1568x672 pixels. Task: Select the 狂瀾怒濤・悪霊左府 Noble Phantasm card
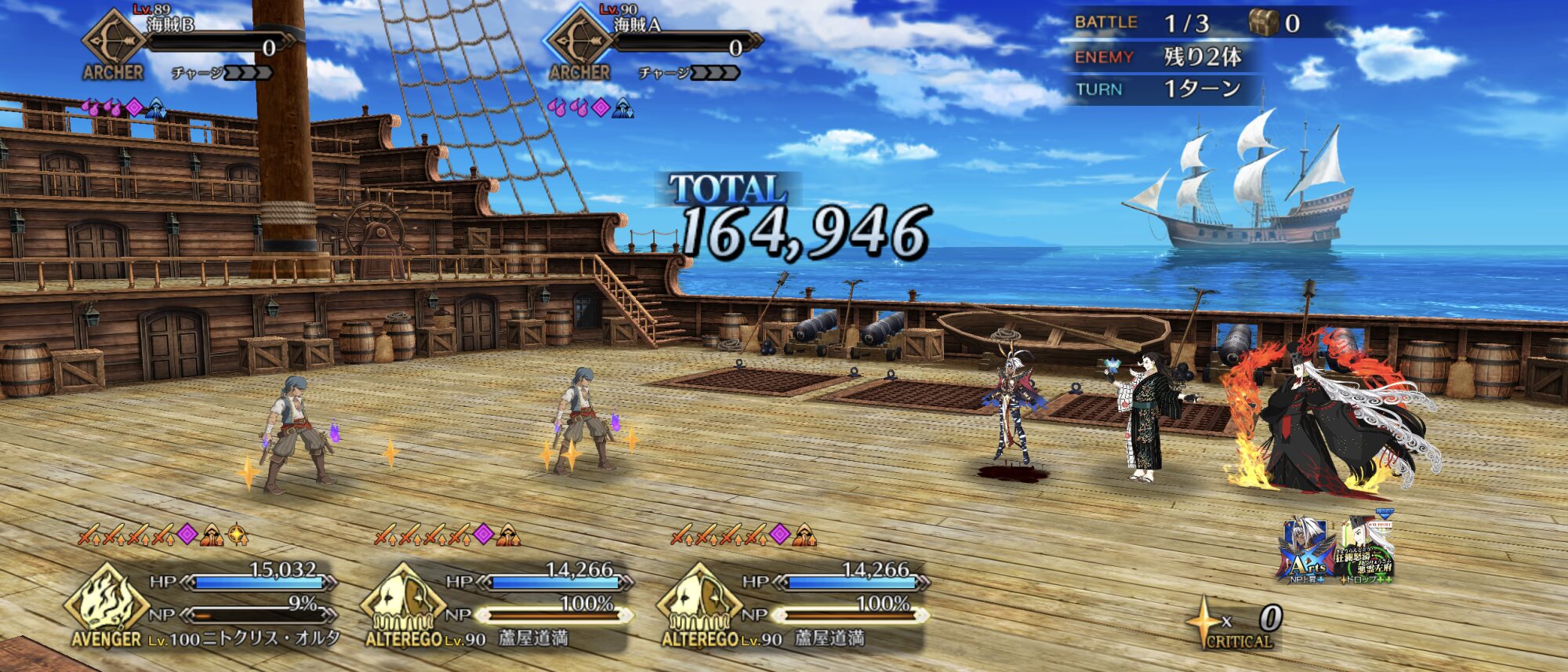(x=1368, y=550)
